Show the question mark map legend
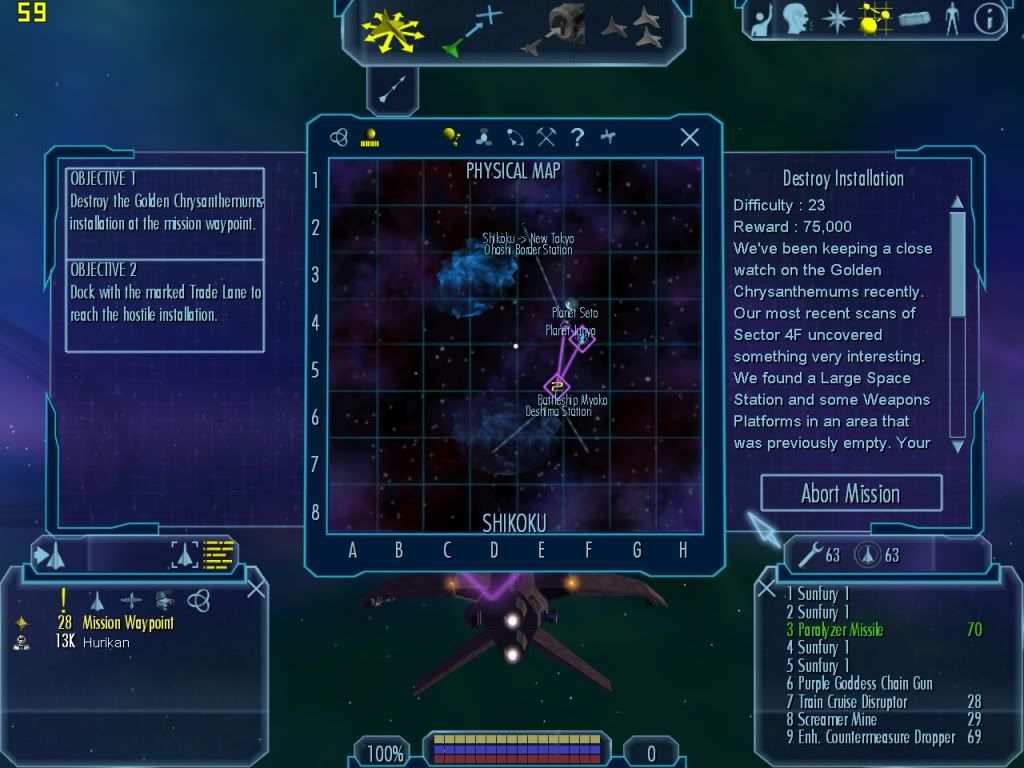 coord(577,138)
